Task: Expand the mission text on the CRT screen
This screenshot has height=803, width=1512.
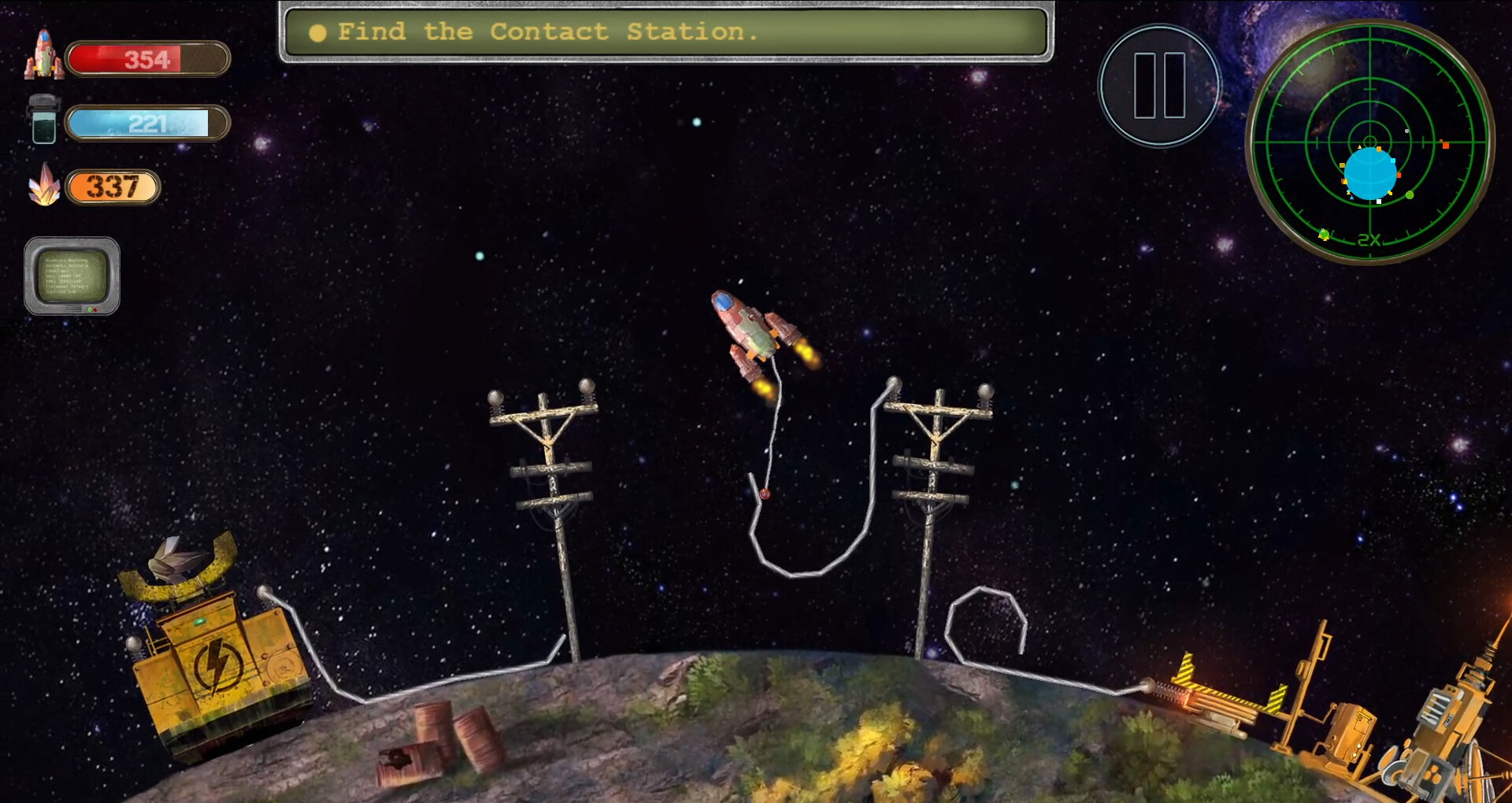Action: coord(71,274)
